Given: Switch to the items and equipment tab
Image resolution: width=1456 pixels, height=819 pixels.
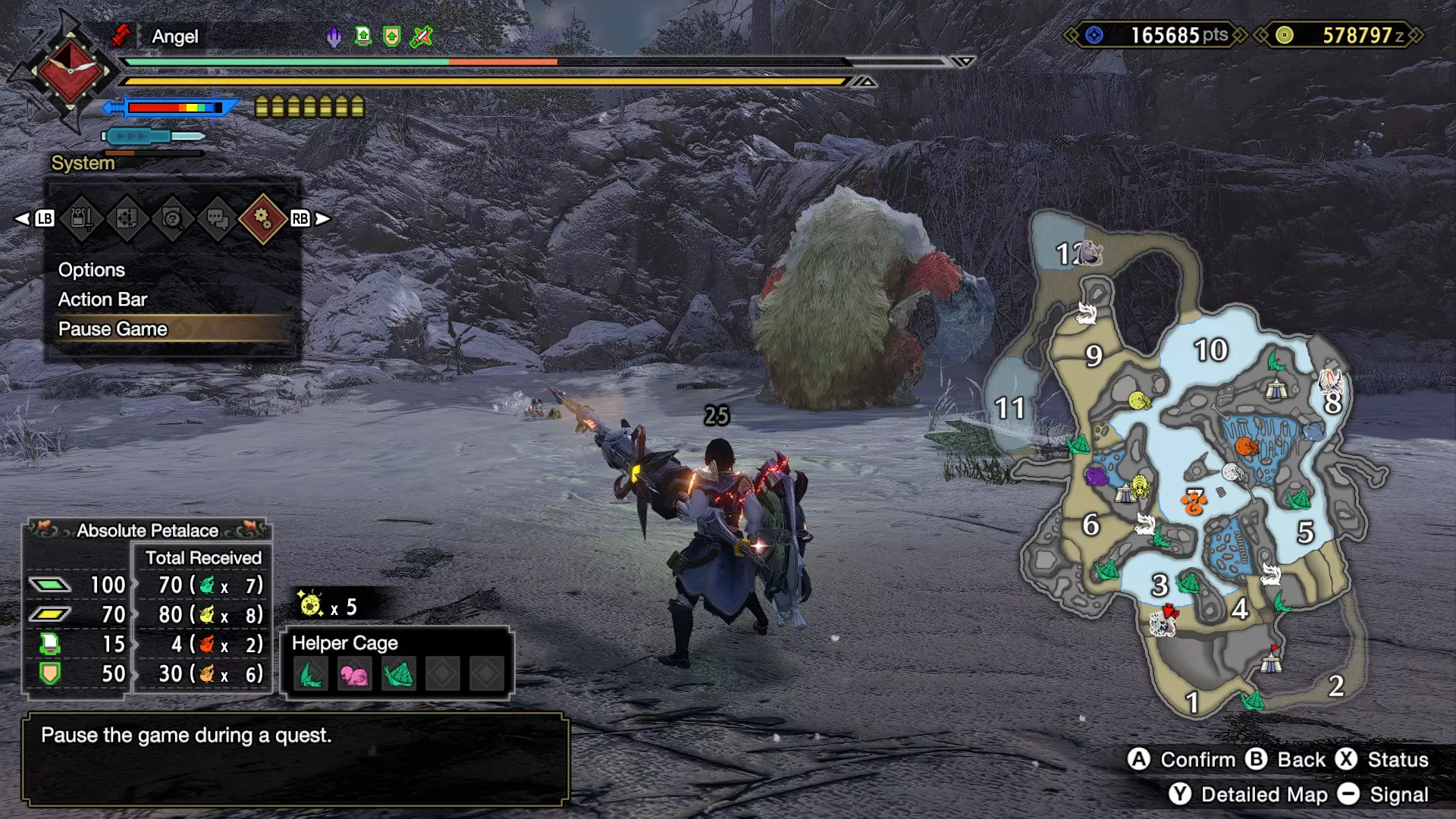Looking at the screenshot, I should coord(82,219).
